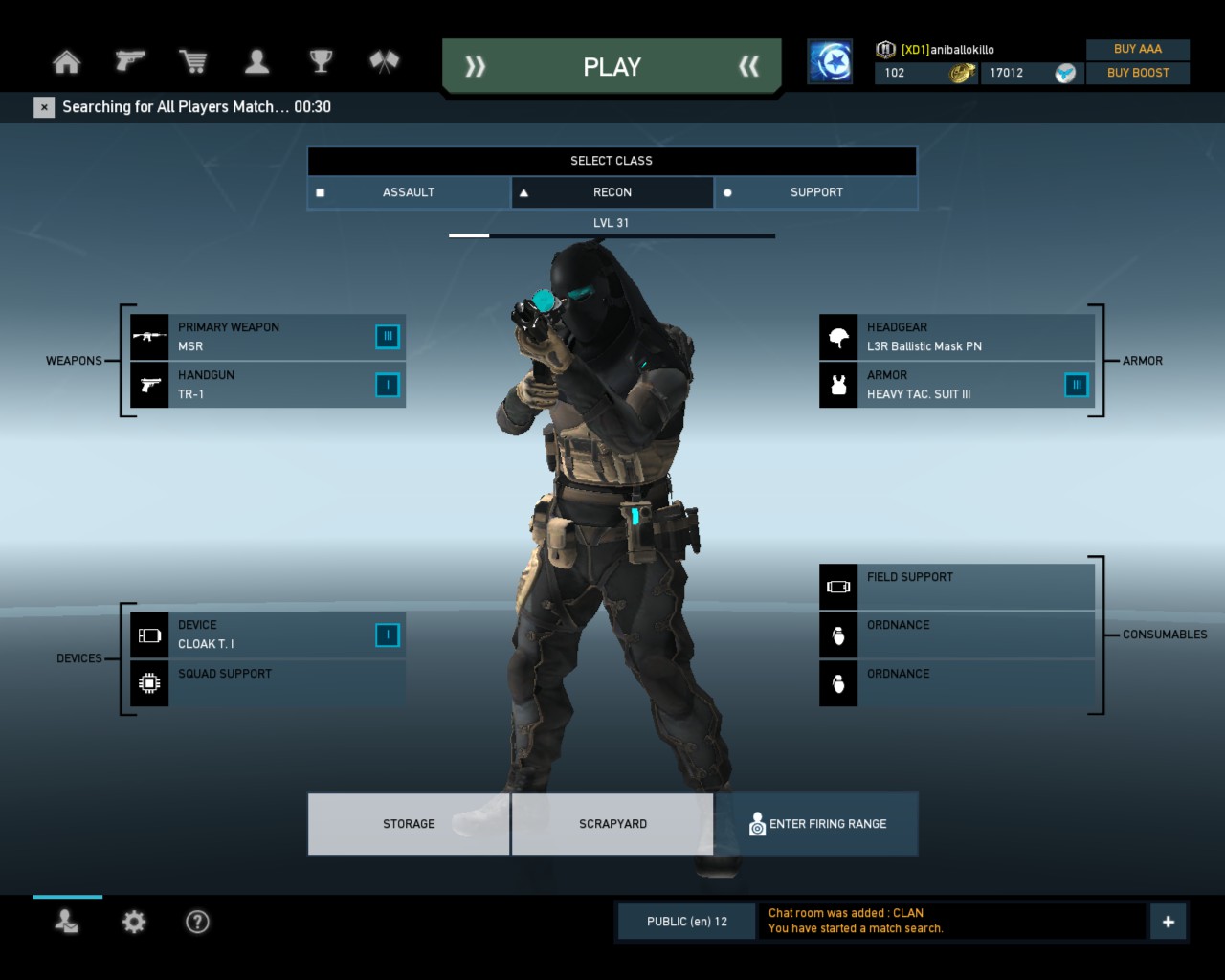Select the TR-1 handgun slot icon
Viewport: 1225px width, 980px height.
click(149, 385)
